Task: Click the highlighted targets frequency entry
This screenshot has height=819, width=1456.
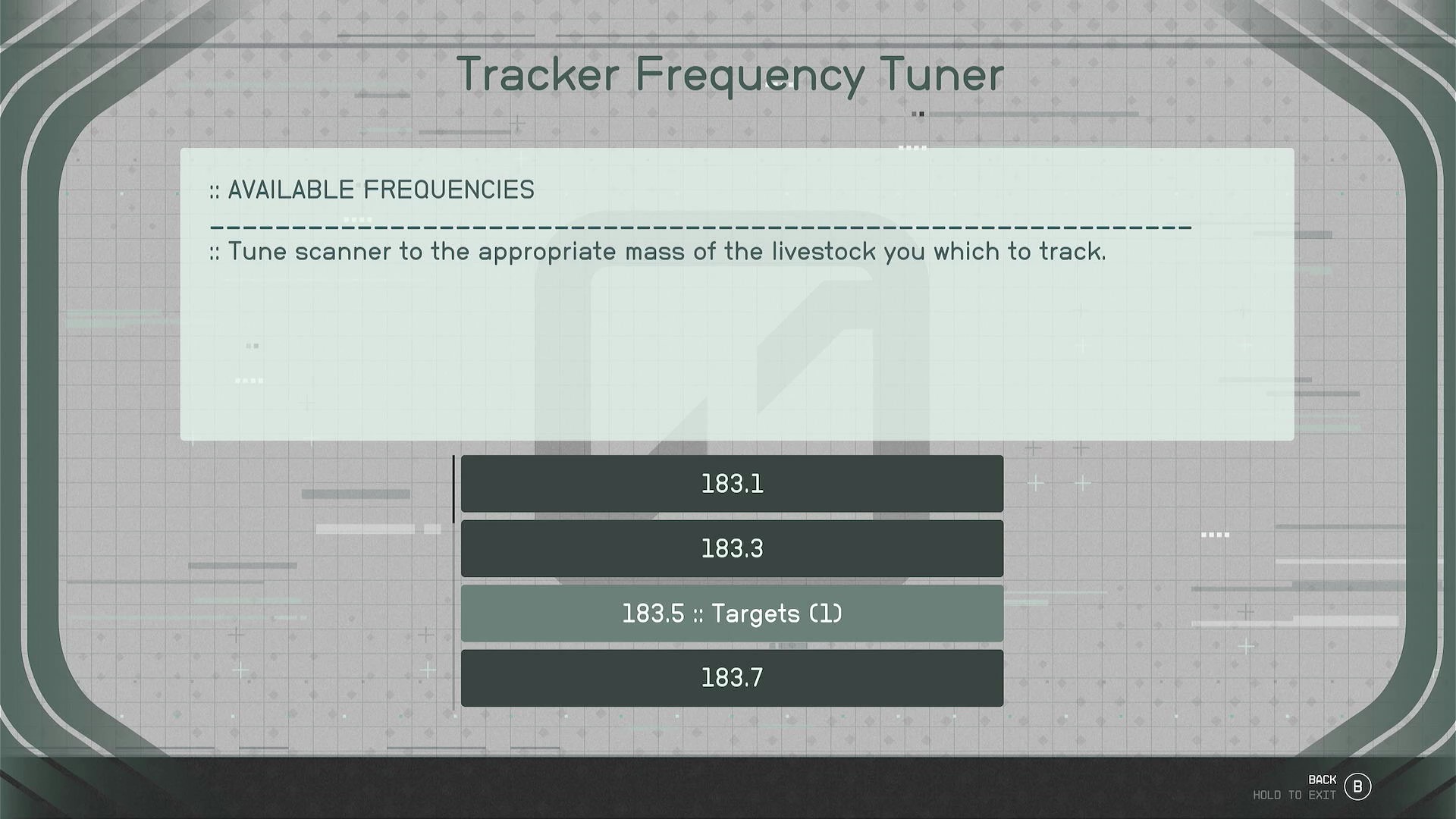Action: pos(730,613)
